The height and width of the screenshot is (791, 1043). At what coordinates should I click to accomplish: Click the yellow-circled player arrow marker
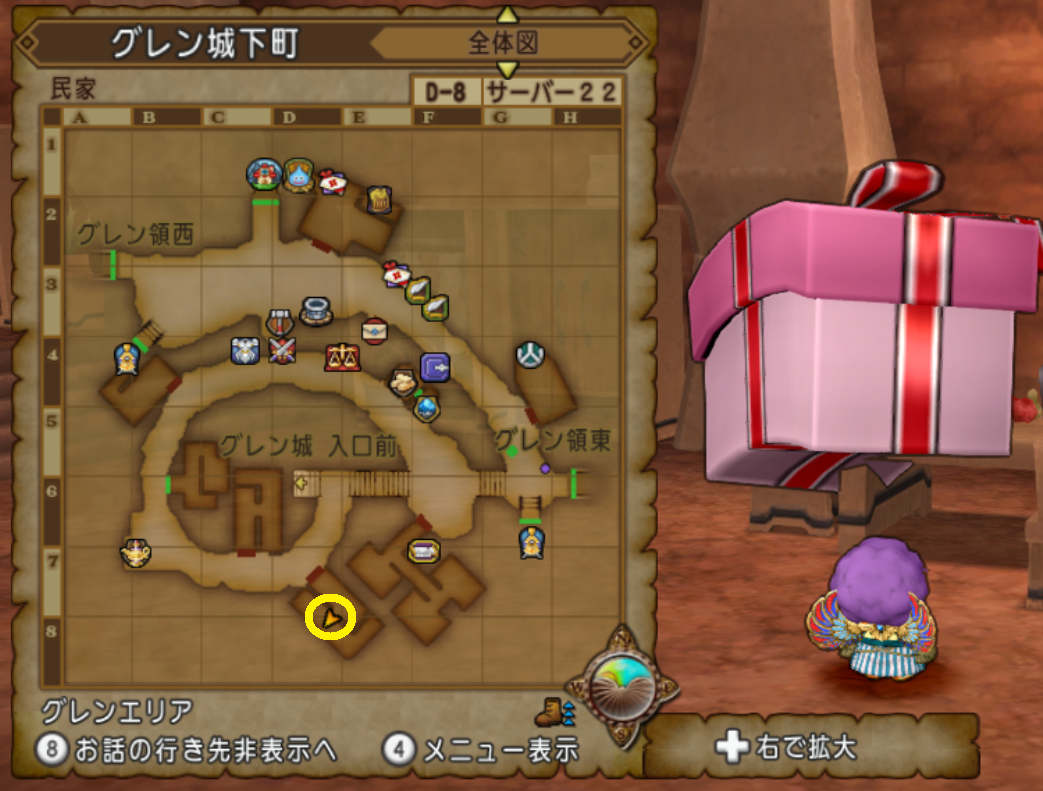pyautogui.click(x=330, y=619)
